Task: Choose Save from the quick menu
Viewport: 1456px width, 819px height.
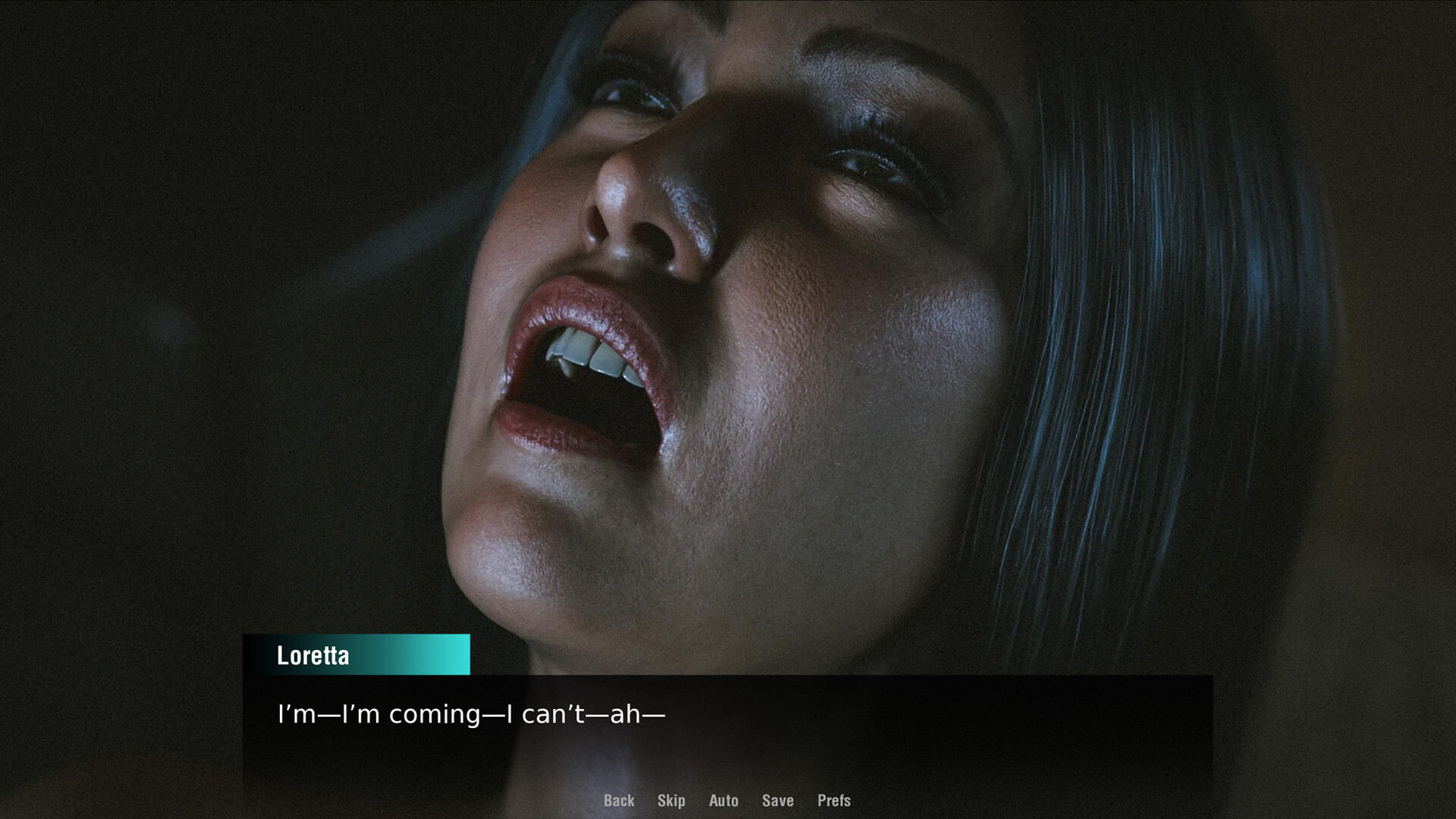Action: coord(777,801)
